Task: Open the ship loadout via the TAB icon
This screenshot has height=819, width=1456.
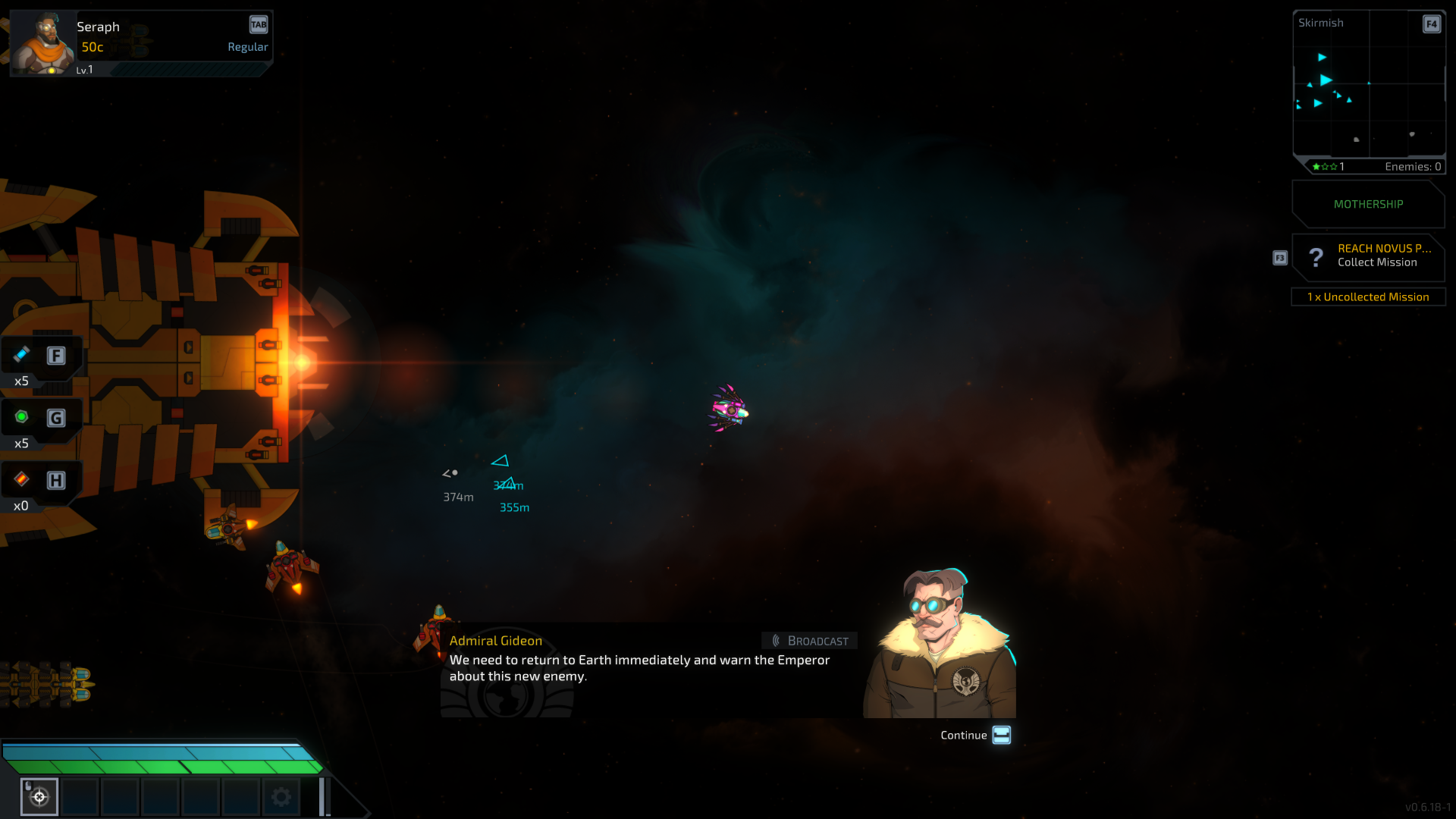Action: click(258, 24)
